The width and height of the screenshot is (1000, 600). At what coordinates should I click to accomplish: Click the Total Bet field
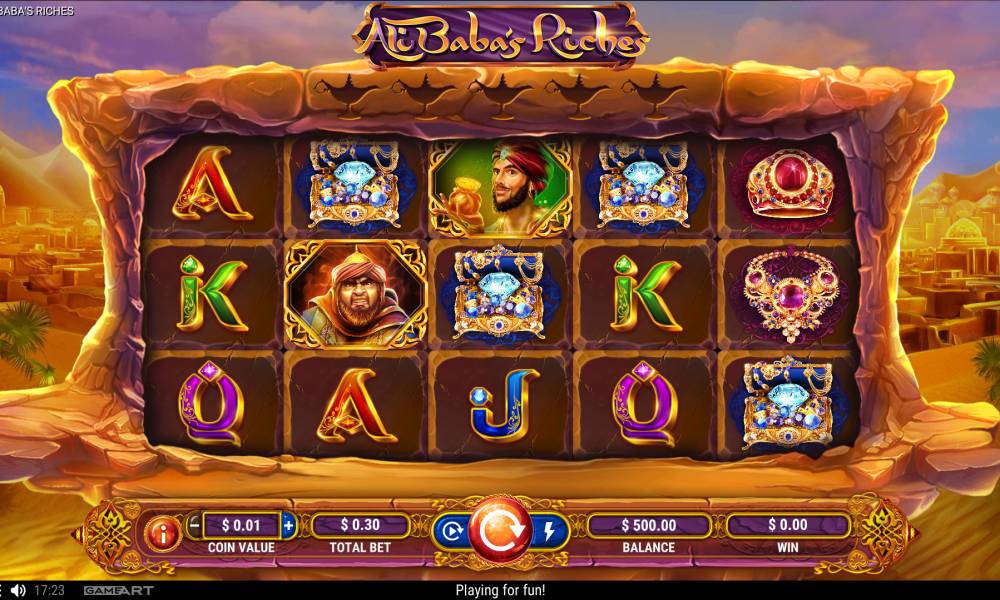coord(360,525)
